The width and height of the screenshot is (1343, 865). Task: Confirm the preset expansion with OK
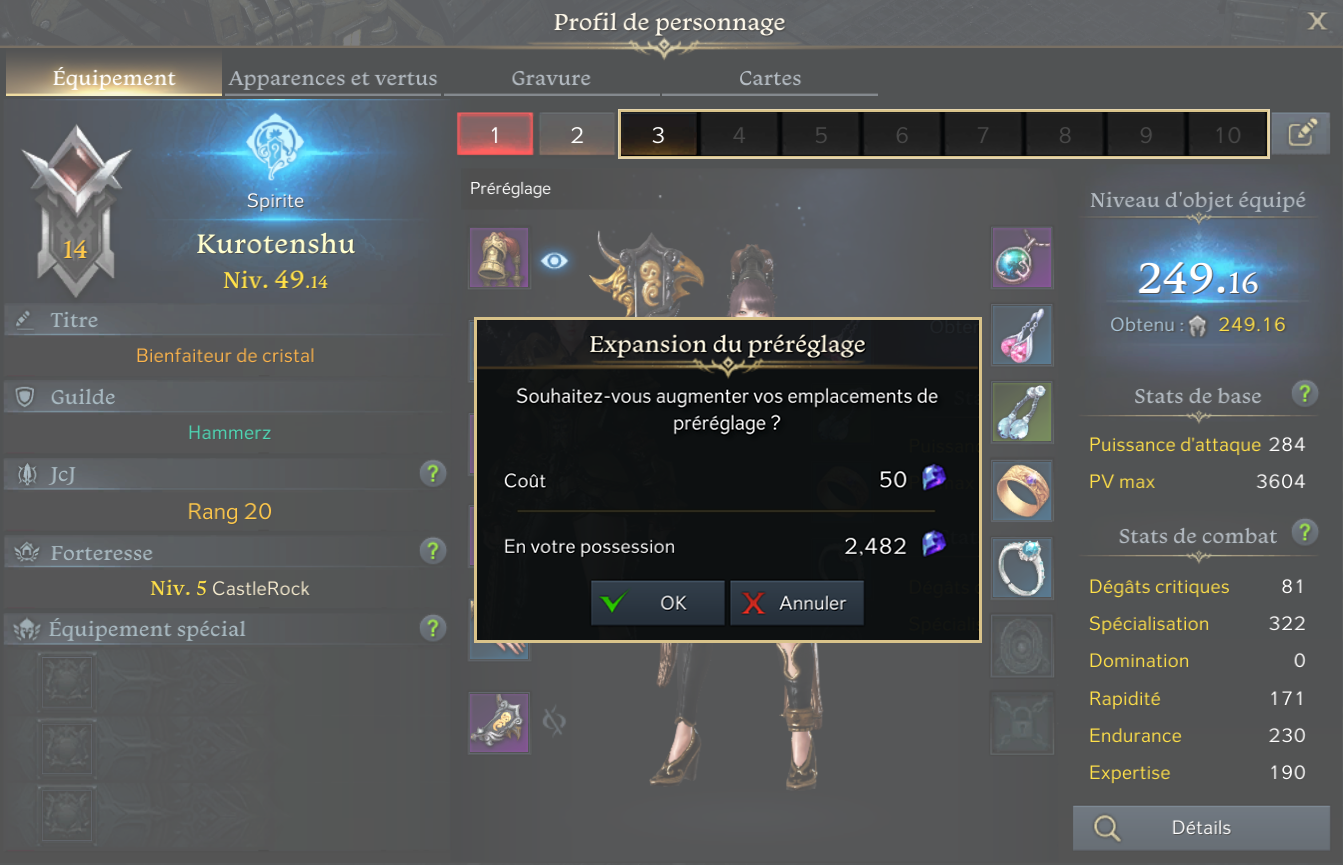pyautogui.click(x=657, y=603)
